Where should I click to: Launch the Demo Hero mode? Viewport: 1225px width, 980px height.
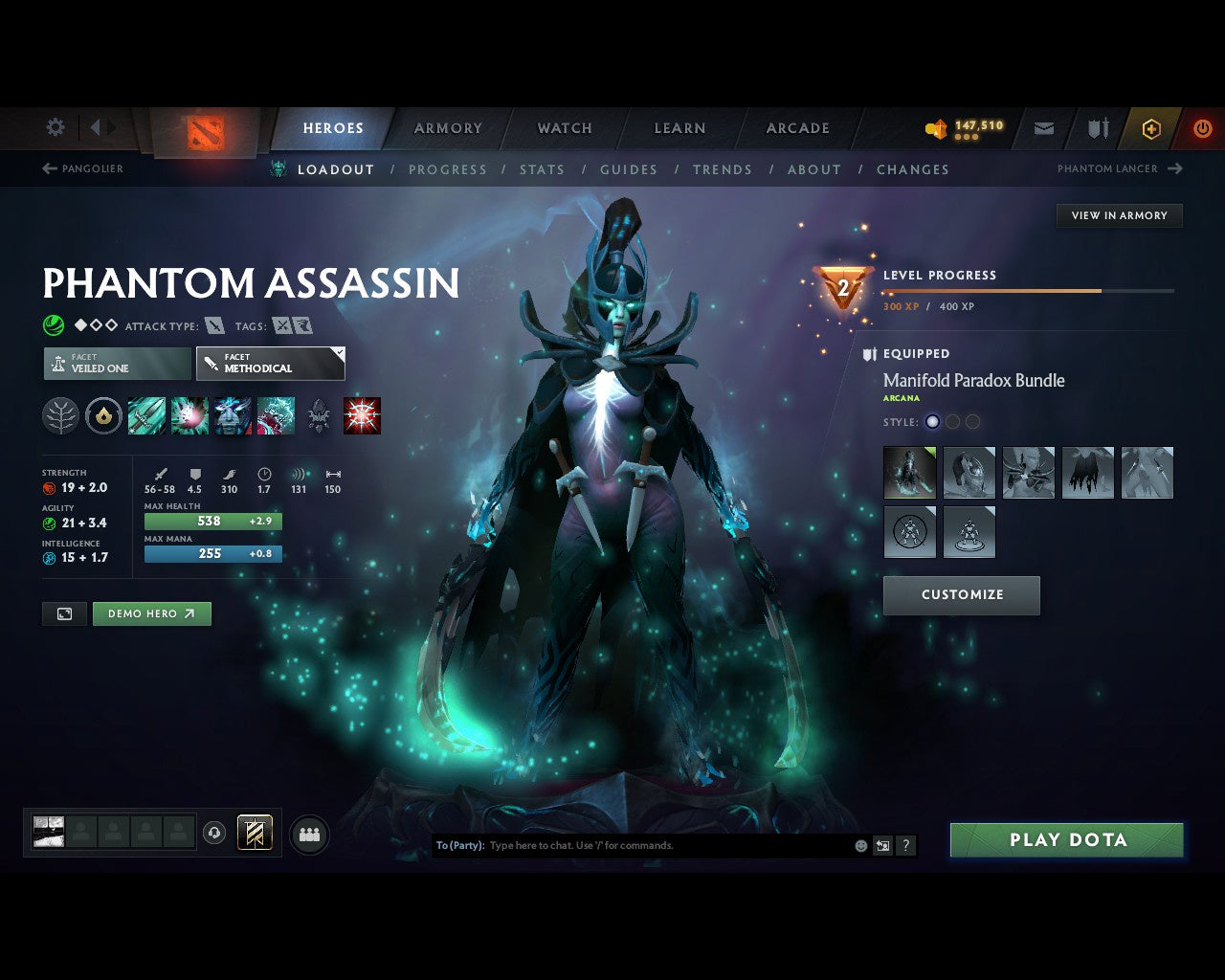coord(151,613)
